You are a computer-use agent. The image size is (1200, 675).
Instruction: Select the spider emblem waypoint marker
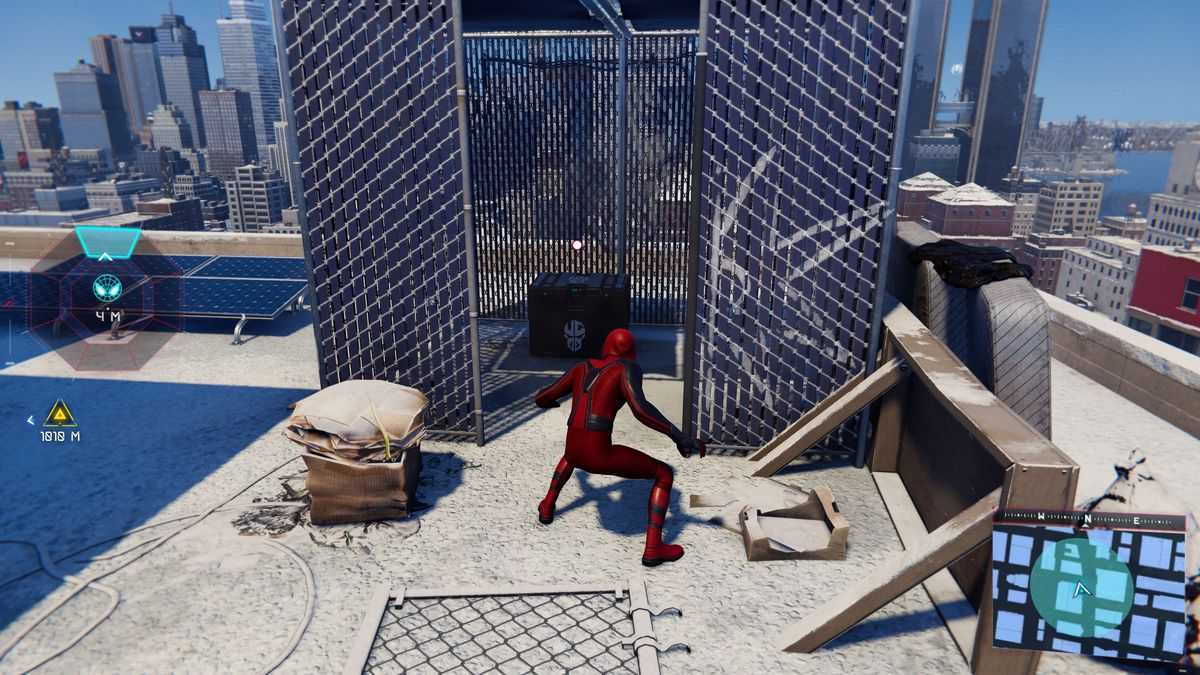coord(107,288)
